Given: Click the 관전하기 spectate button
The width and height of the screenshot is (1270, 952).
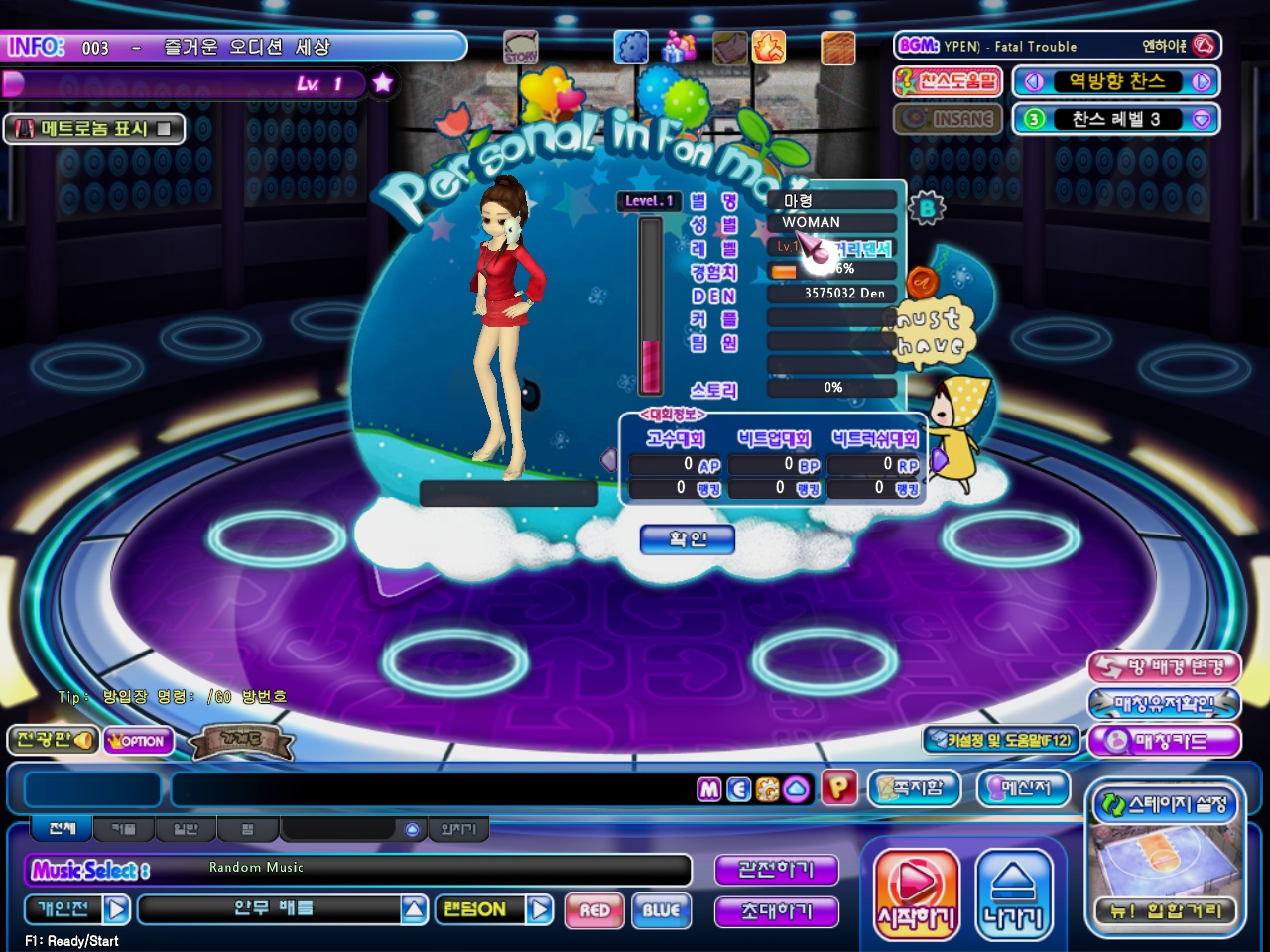Looking at the screenshot, I should (x=776, y=870).
